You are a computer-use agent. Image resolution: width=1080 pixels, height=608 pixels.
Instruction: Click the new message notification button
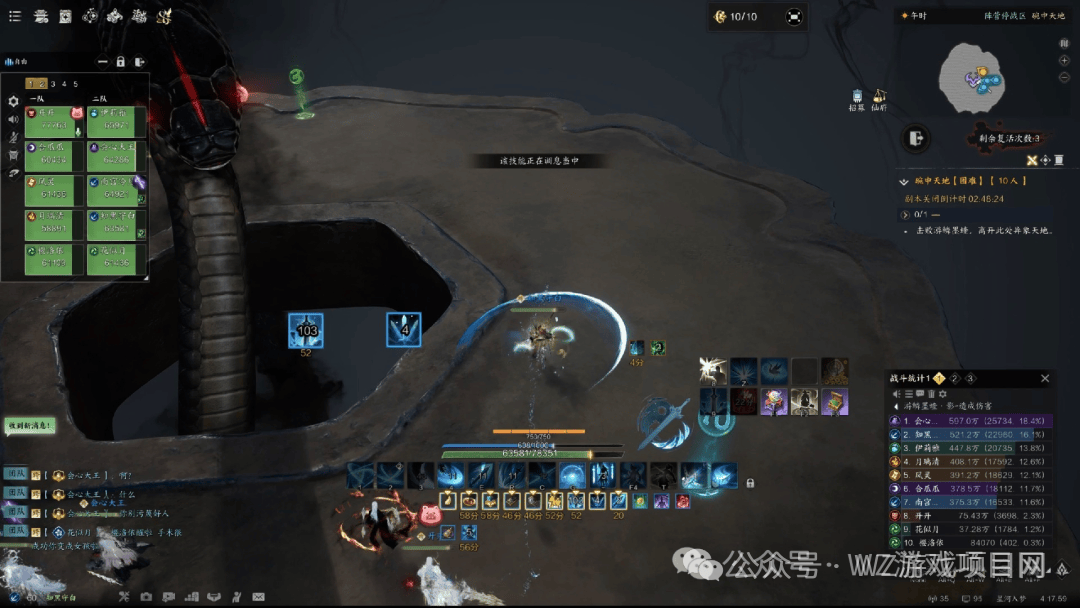click(x=28, y=426)
